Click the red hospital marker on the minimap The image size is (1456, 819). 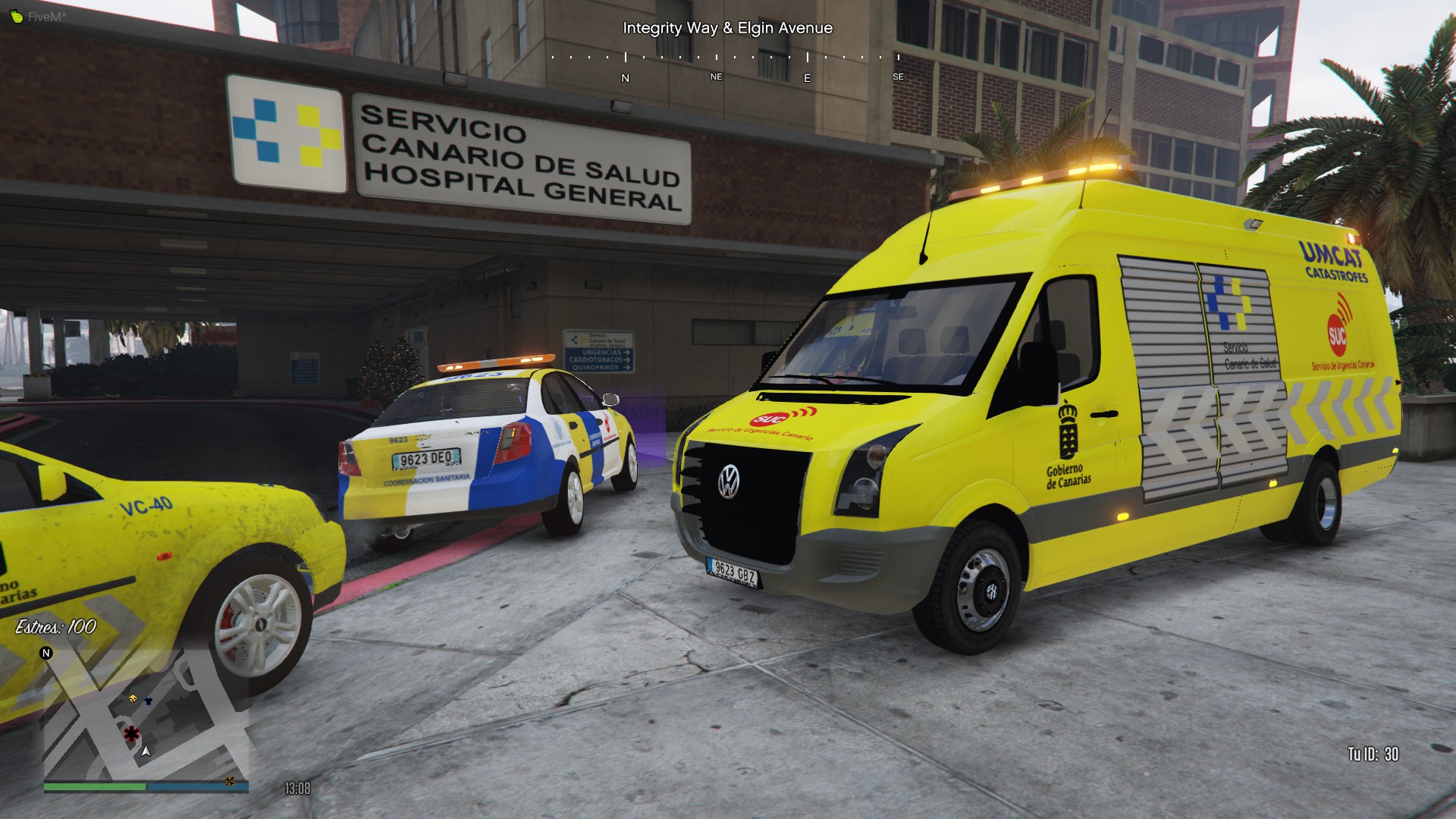[x=132, y=733]
